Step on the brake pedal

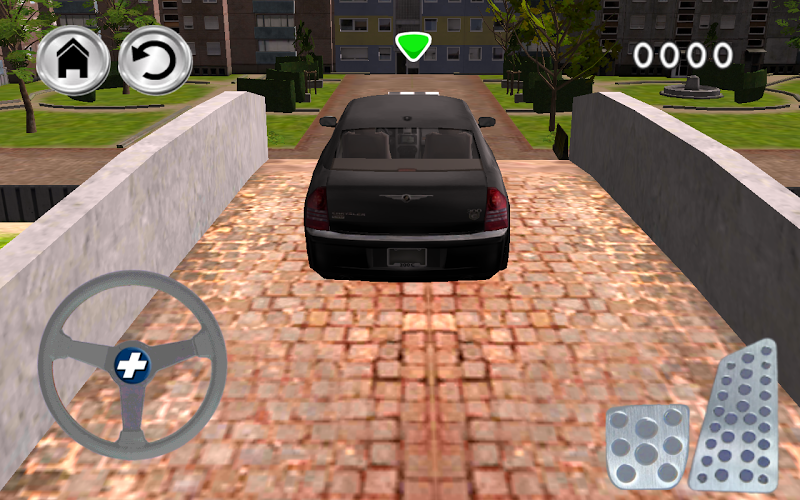[647, 447]
